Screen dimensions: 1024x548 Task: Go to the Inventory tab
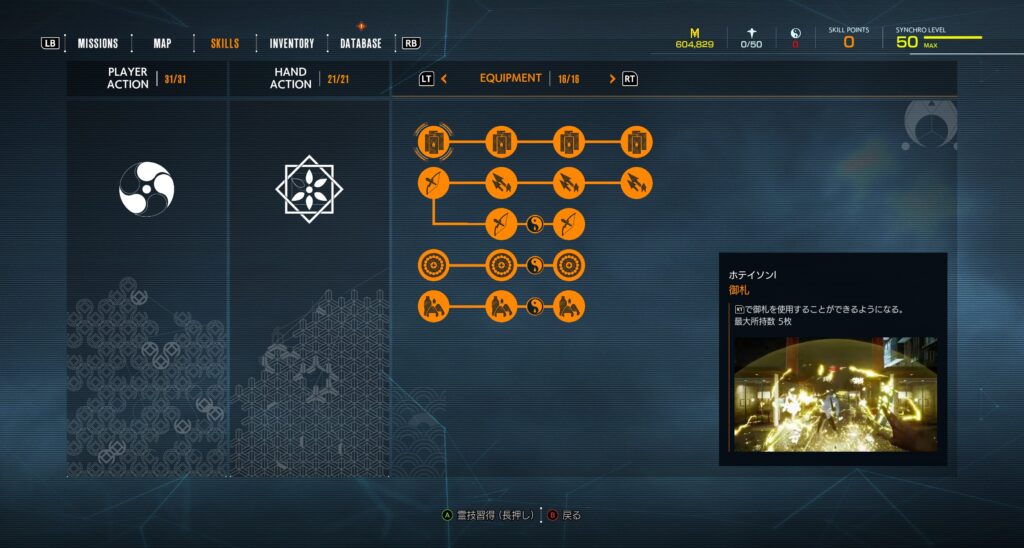pos(291,43)
